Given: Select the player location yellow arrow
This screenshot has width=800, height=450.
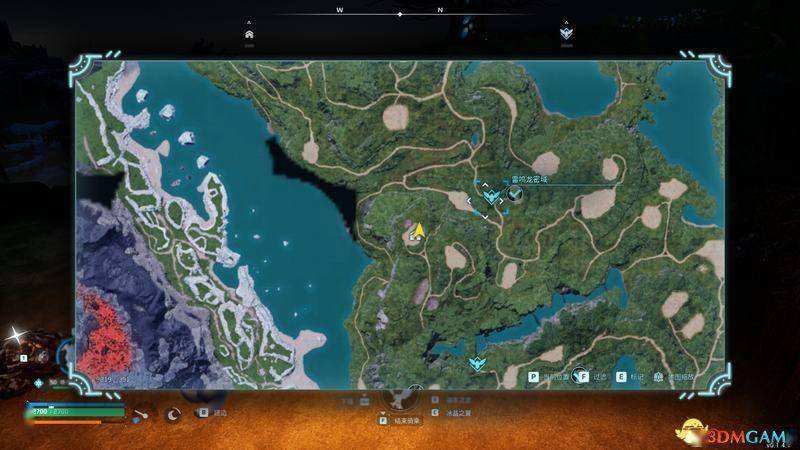Looking at the screenshot, I should (x=421, y=229).
